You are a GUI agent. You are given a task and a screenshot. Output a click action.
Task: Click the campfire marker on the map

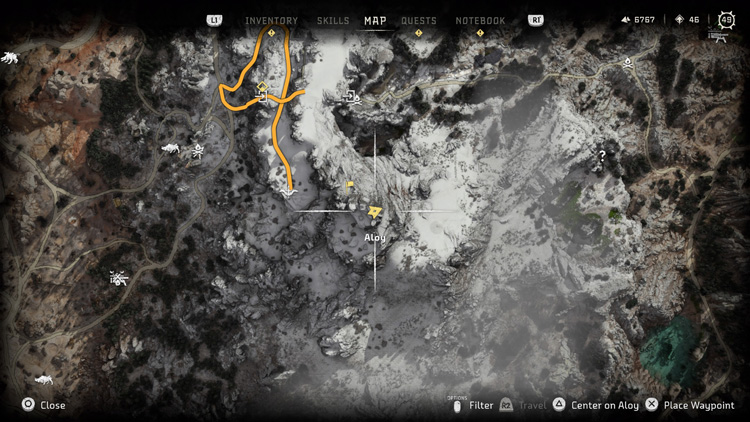[627, 62]
